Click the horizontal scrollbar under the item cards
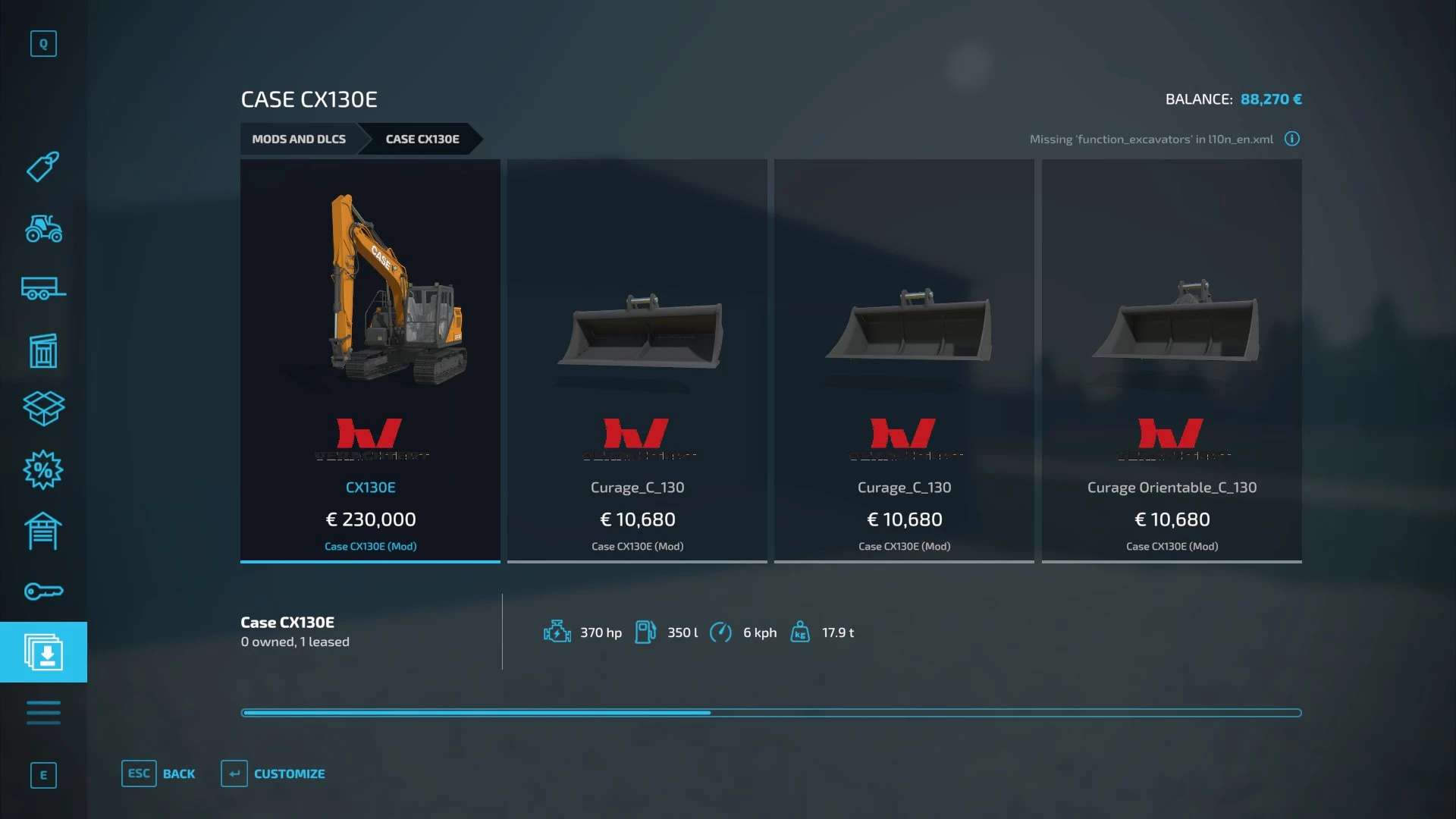 coord(770,713)
